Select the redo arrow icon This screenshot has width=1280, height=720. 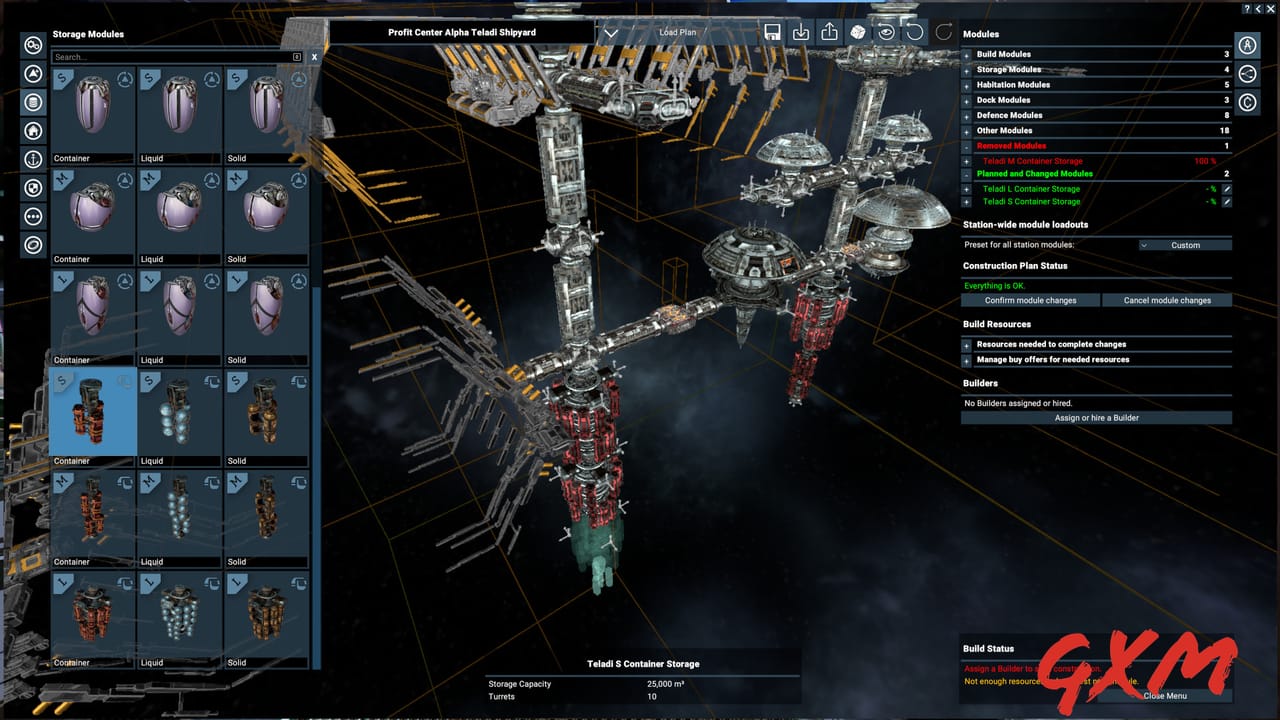(941, 32)
